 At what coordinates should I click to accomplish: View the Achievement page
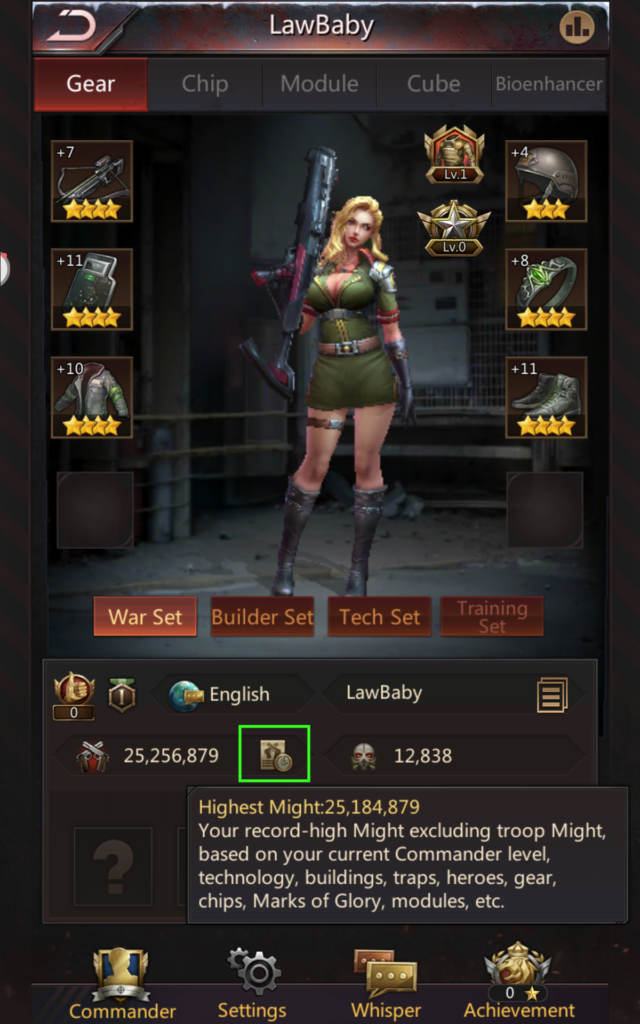pyautogui.click(x=518, y=985)
